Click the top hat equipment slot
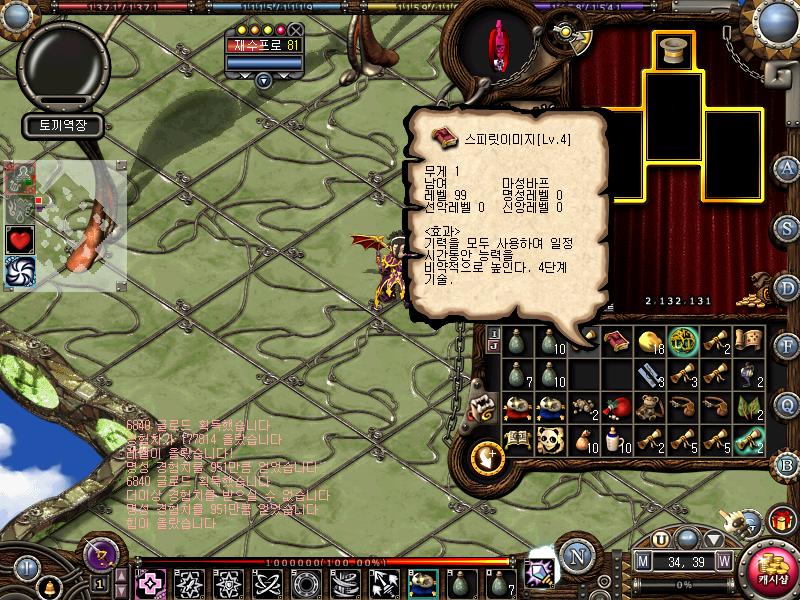 pyautogui.click(x=674, y=51)
